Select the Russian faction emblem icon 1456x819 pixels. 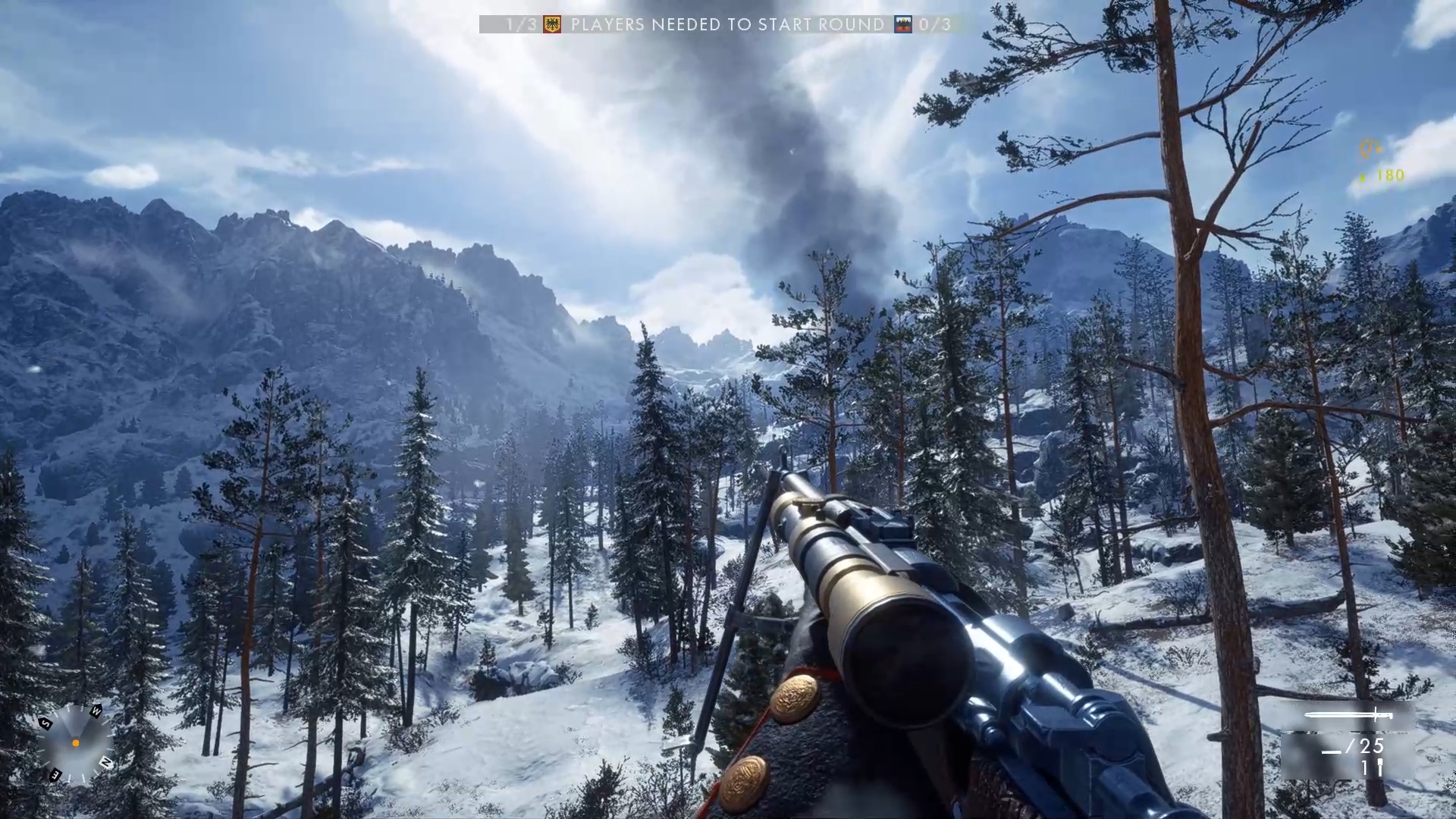coord(902,24)
